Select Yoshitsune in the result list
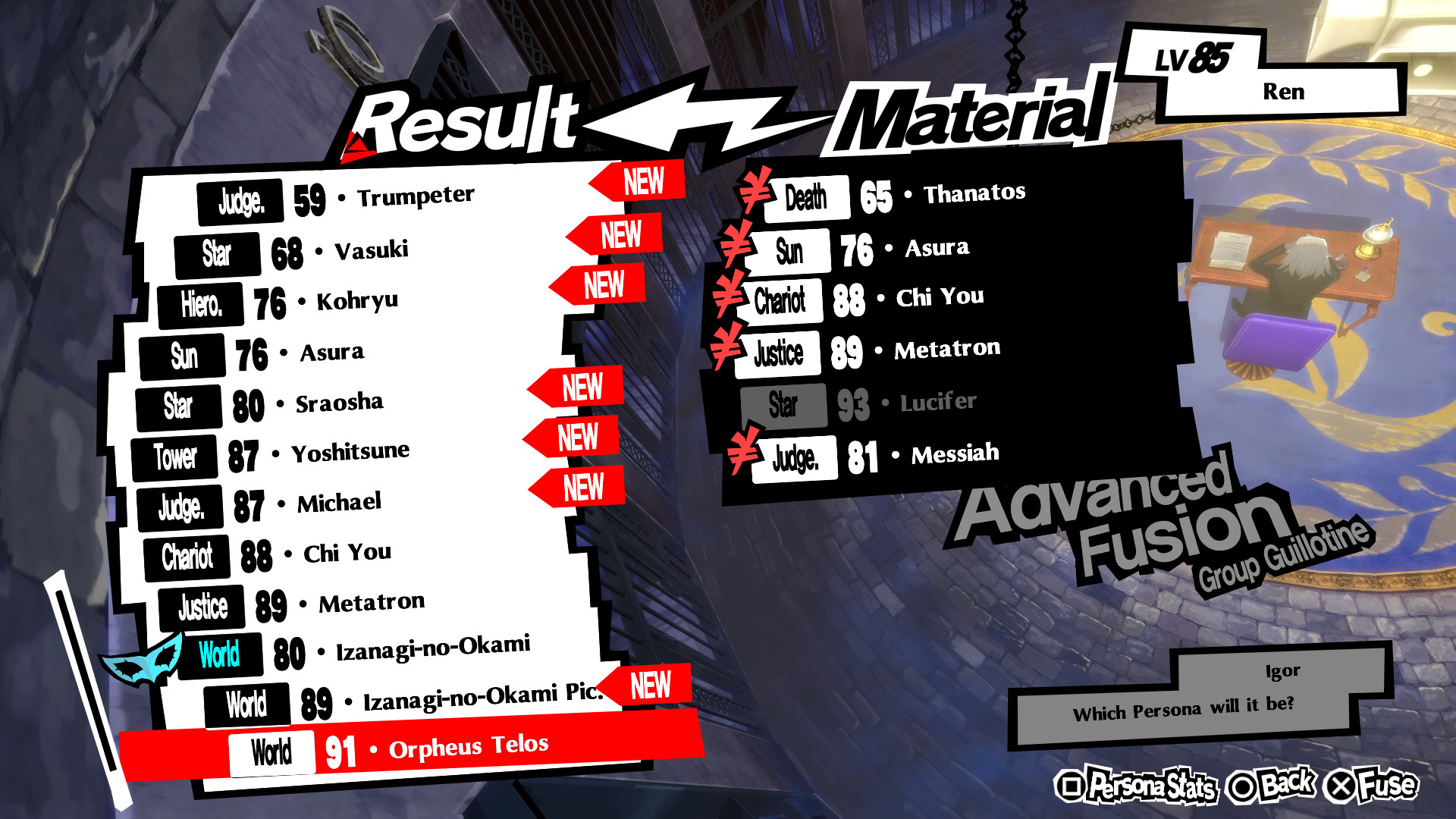The width and height of the screenshot is (1456, 819). tap(353, 450)
